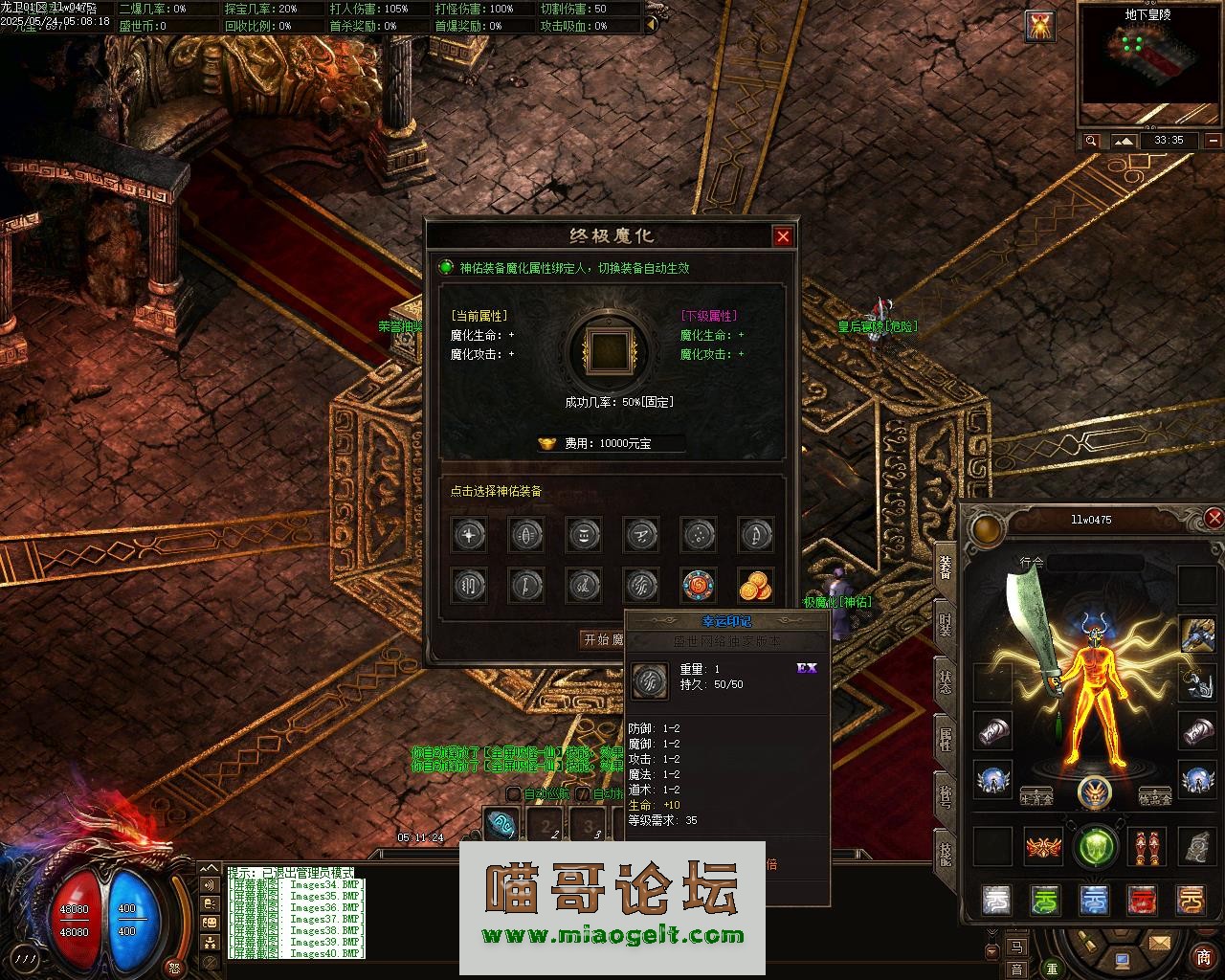Select the gold coins item slot
The height and width of the screenshot is (980, 1225).
pos(756,585)
